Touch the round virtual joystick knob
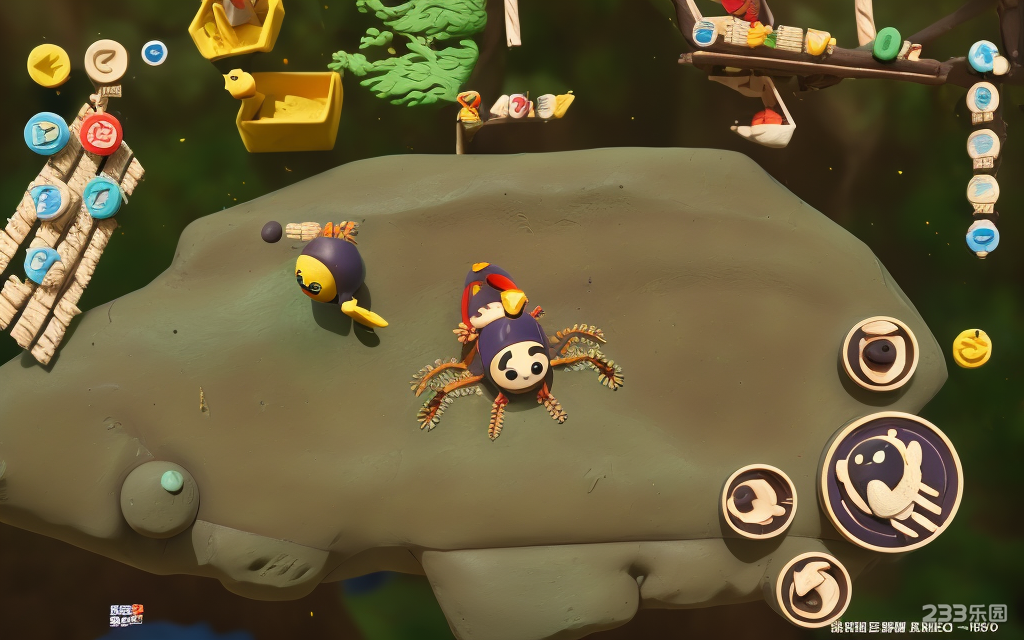 coord(160,498)
